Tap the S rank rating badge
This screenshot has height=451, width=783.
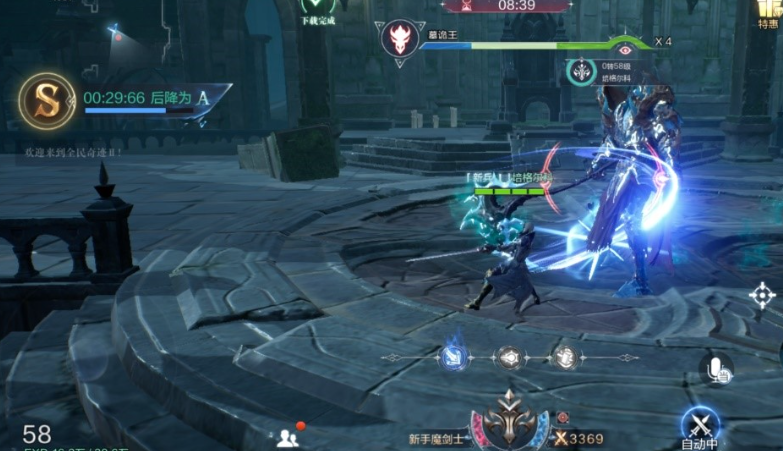point(47,100)
